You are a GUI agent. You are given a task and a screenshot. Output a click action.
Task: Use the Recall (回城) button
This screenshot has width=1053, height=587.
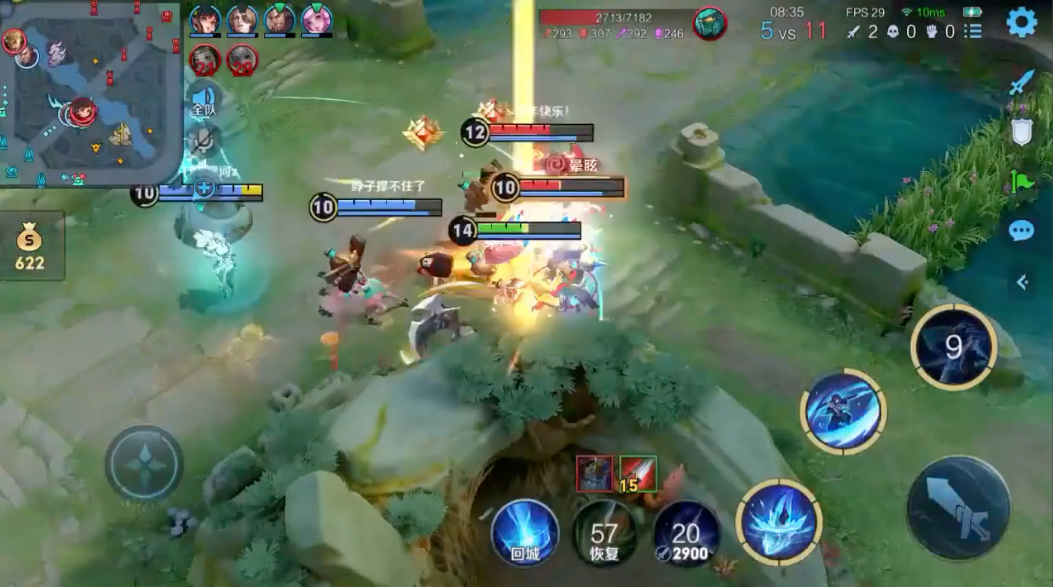click(524, 532)
